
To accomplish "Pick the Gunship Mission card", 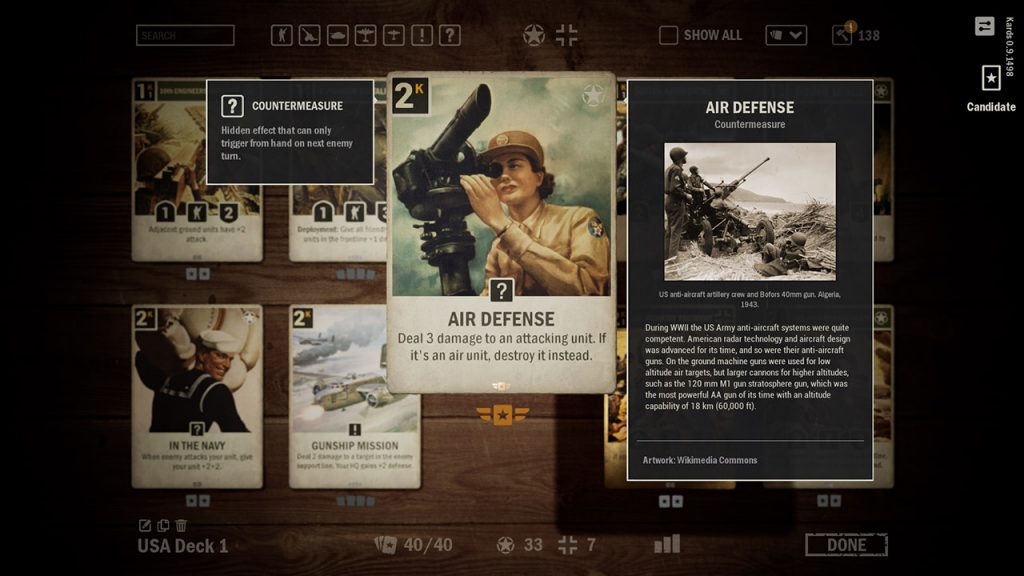I will 354,396.
